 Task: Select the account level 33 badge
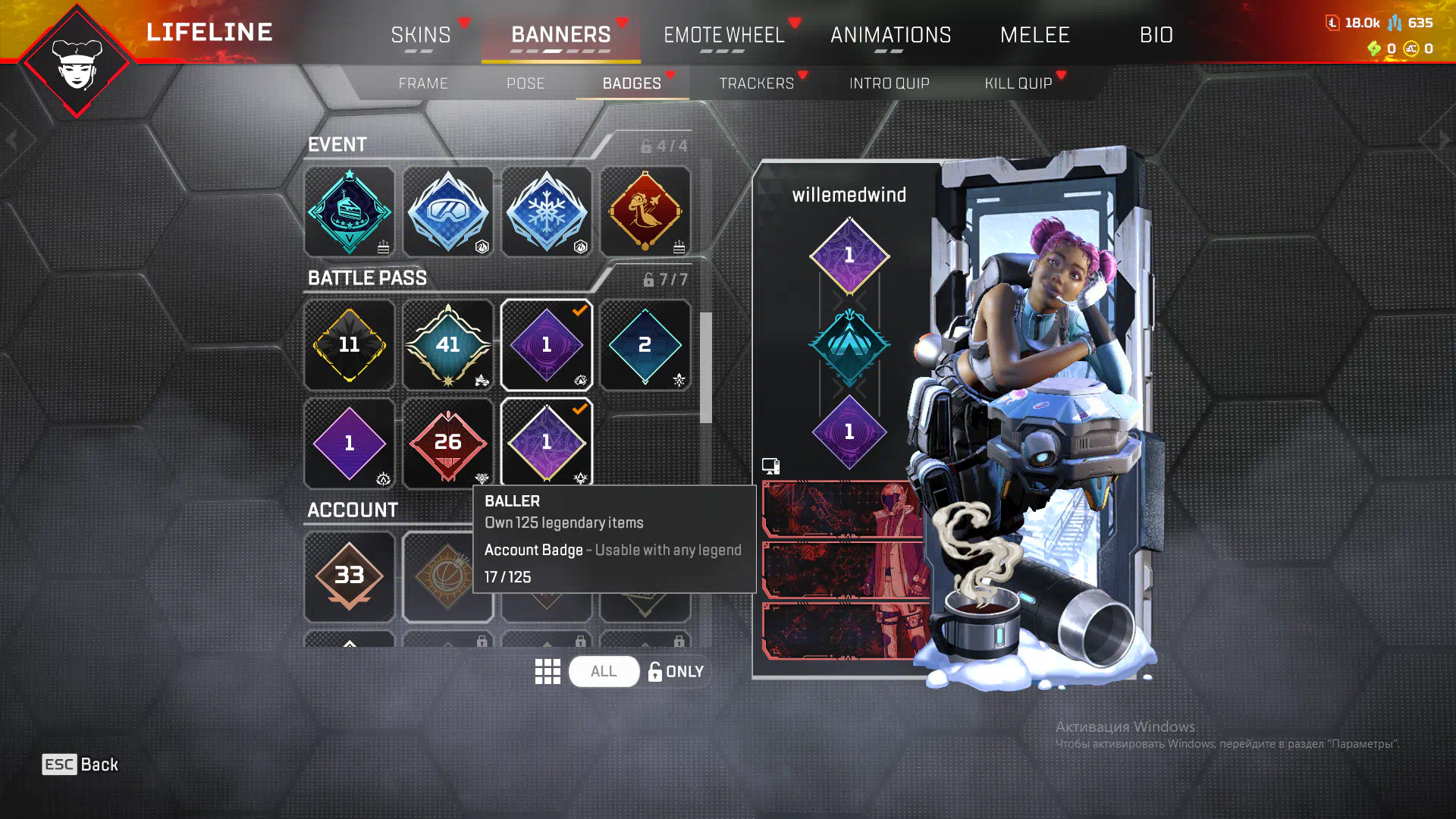pos(350,576)
